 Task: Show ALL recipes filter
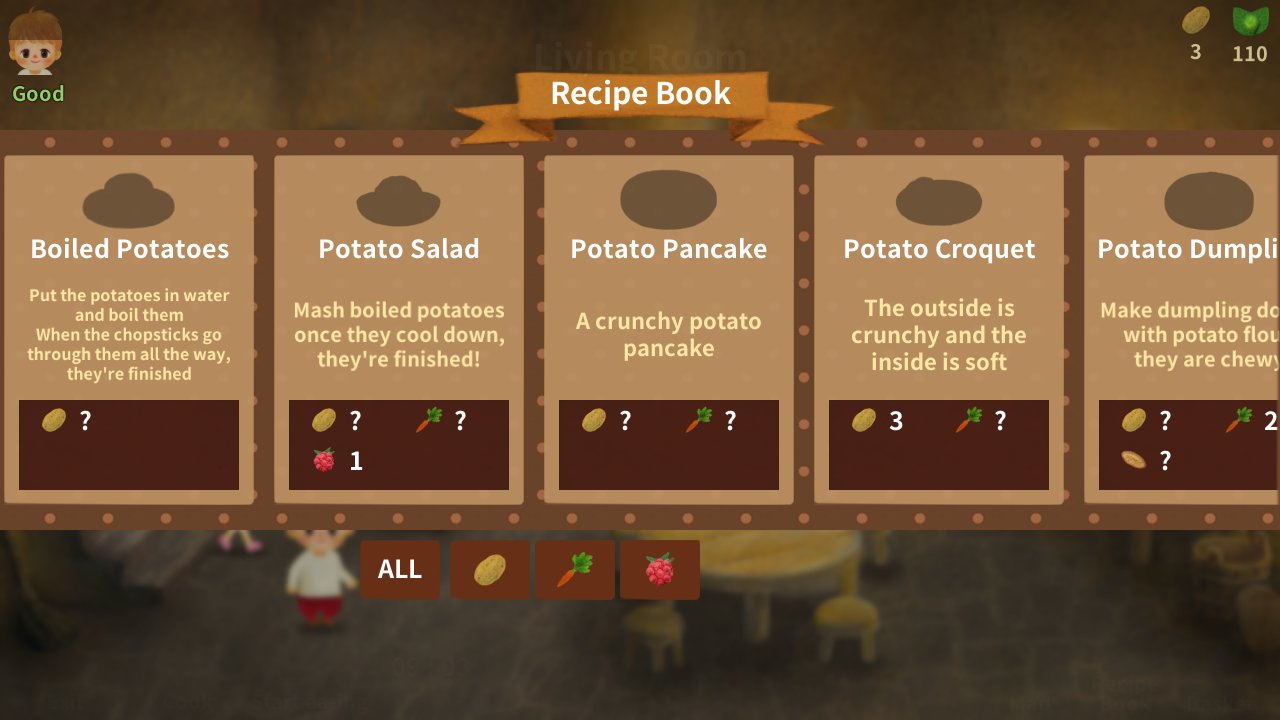pos(400,569)
